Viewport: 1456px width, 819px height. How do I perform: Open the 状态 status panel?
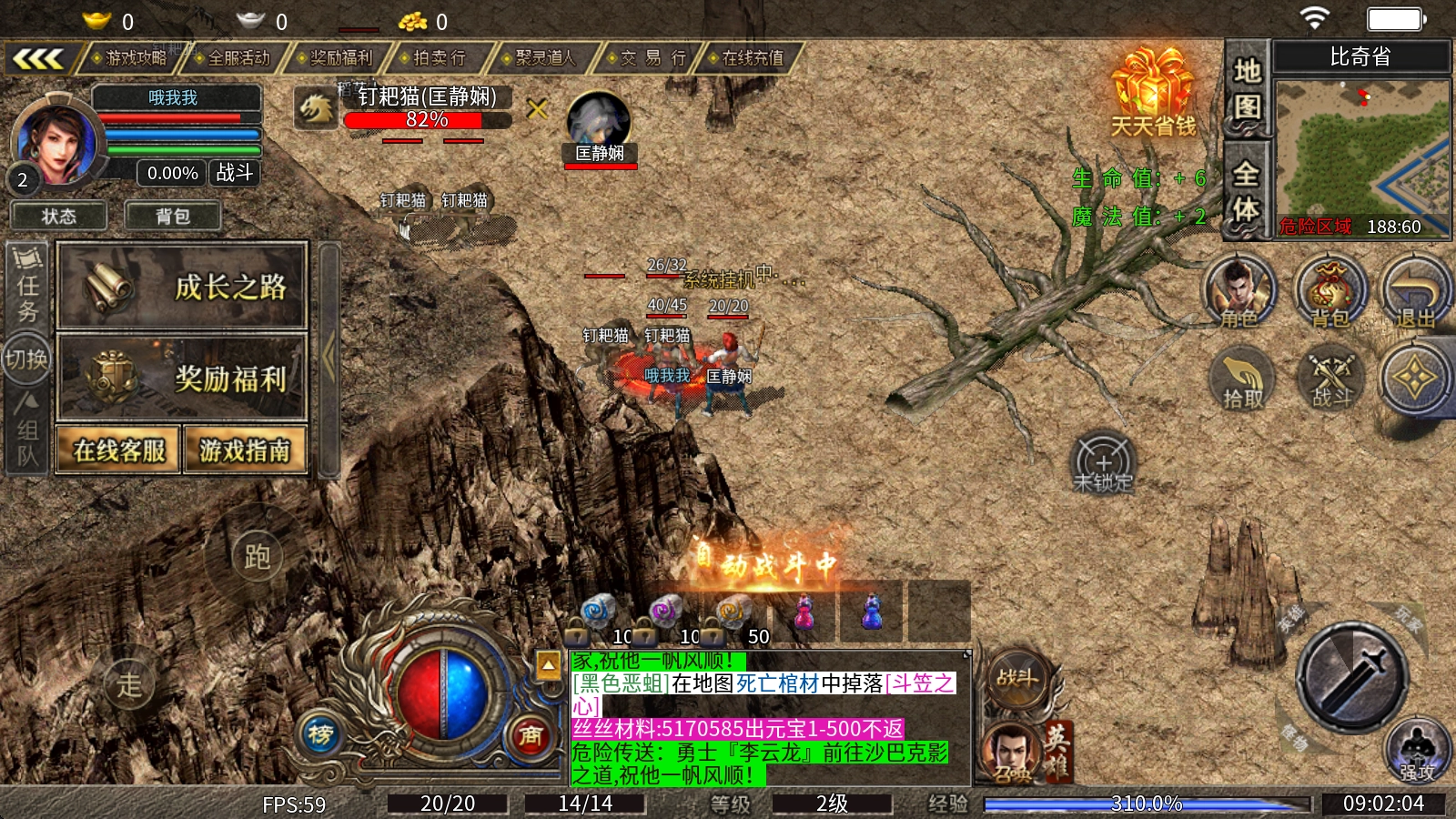[59, 217]
